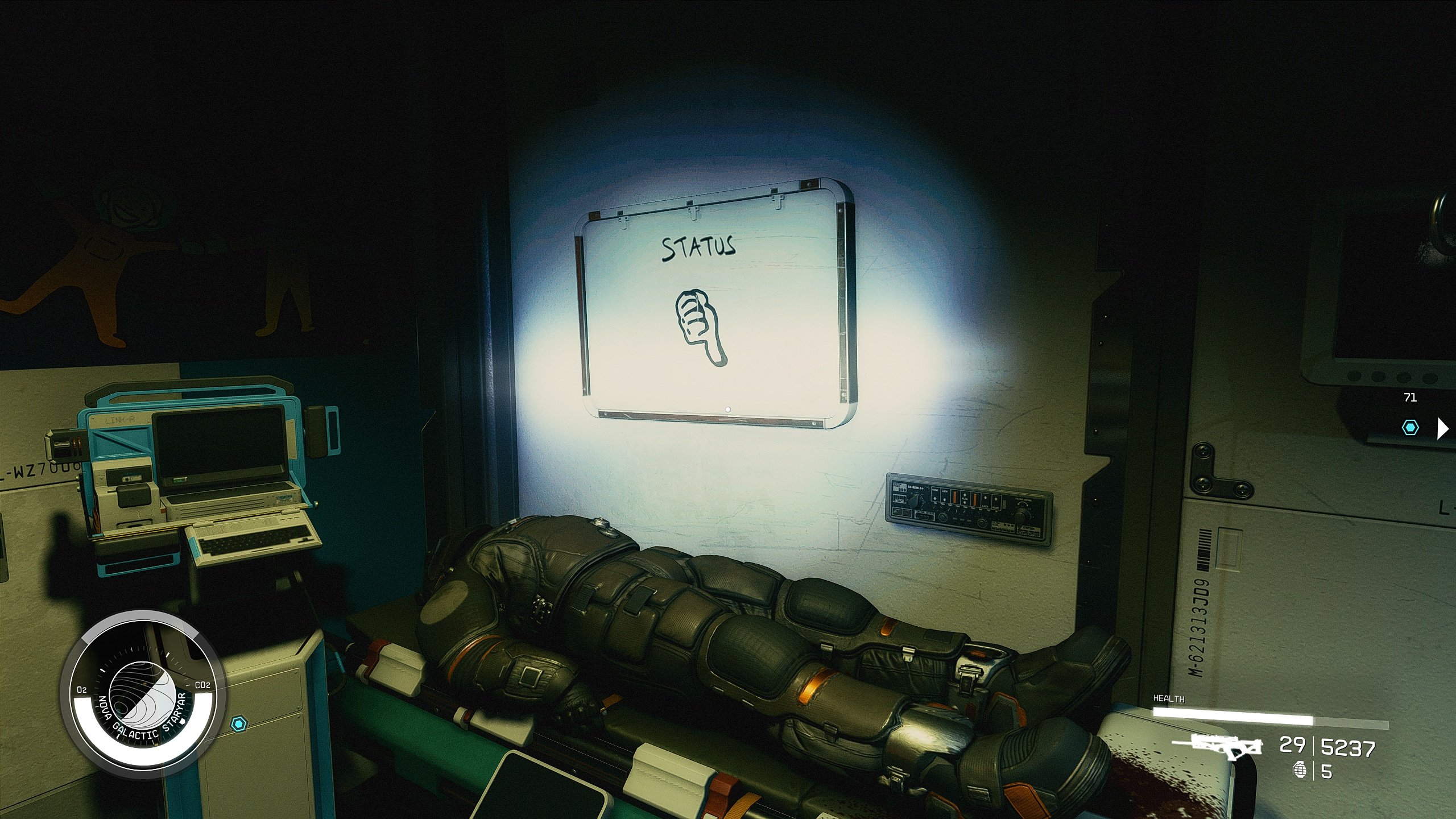Click the up arrow switch beside the orange gauge
This screenshot has height=819, width=1456.
click(986, 498)
